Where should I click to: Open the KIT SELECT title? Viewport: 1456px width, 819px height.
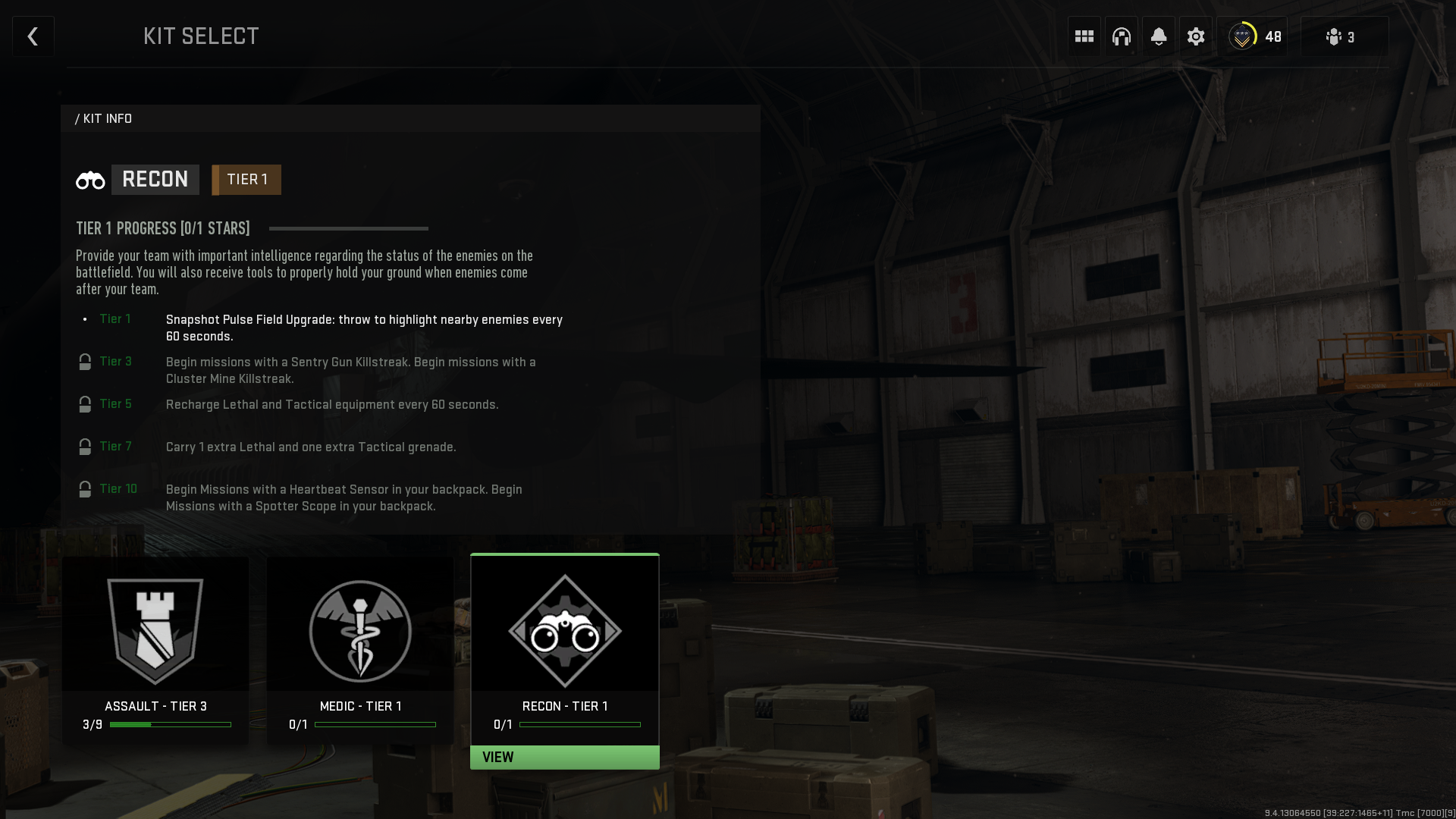click(x=201, y=36)
